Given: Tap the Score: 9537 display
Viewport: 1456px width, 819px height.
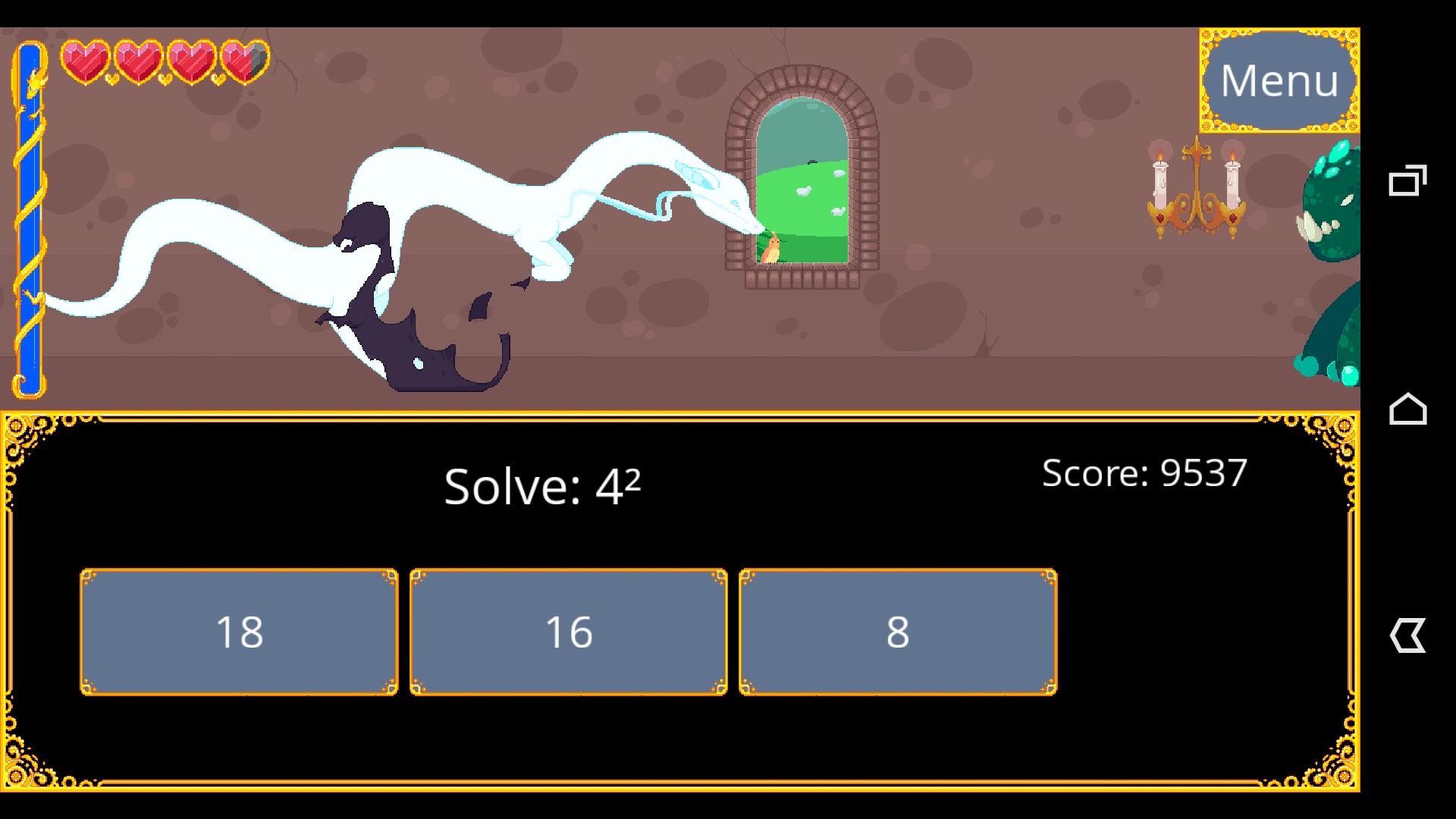Looking at the screenshot, I should [x=1145, y=472].
